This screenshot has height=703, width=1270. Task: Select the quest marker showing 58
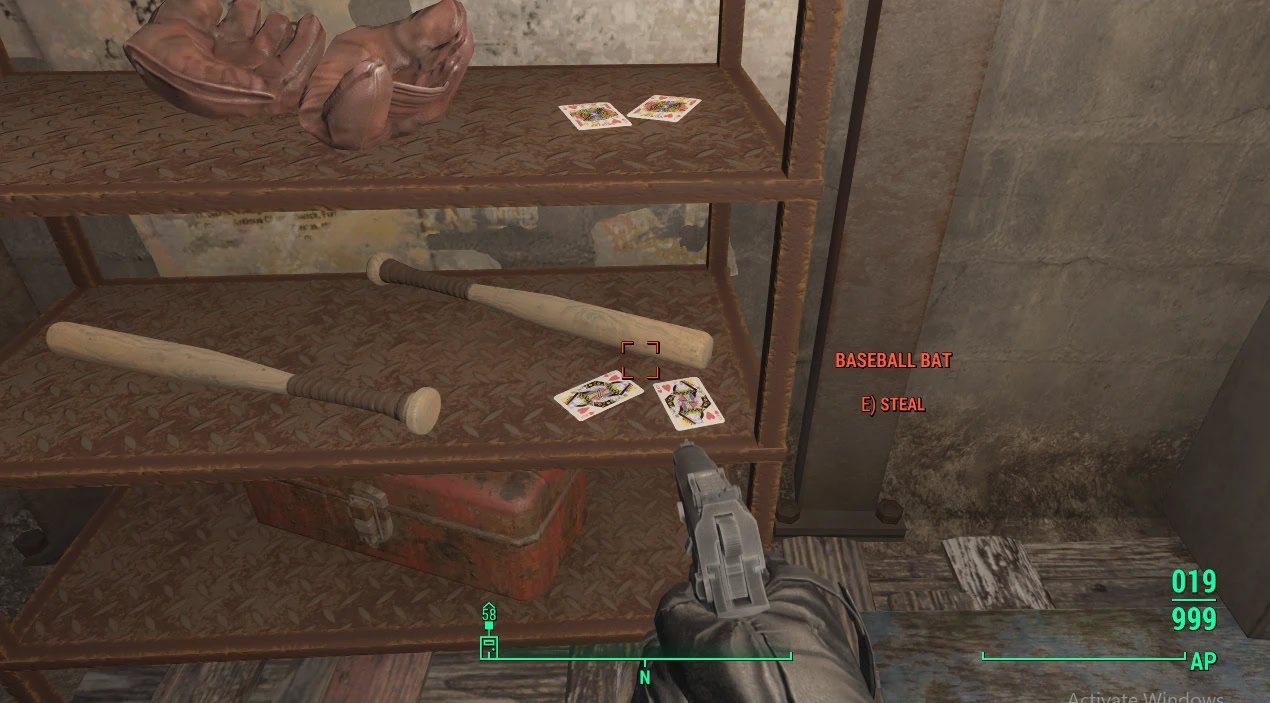pyautogui.click(x=489, y=612)
